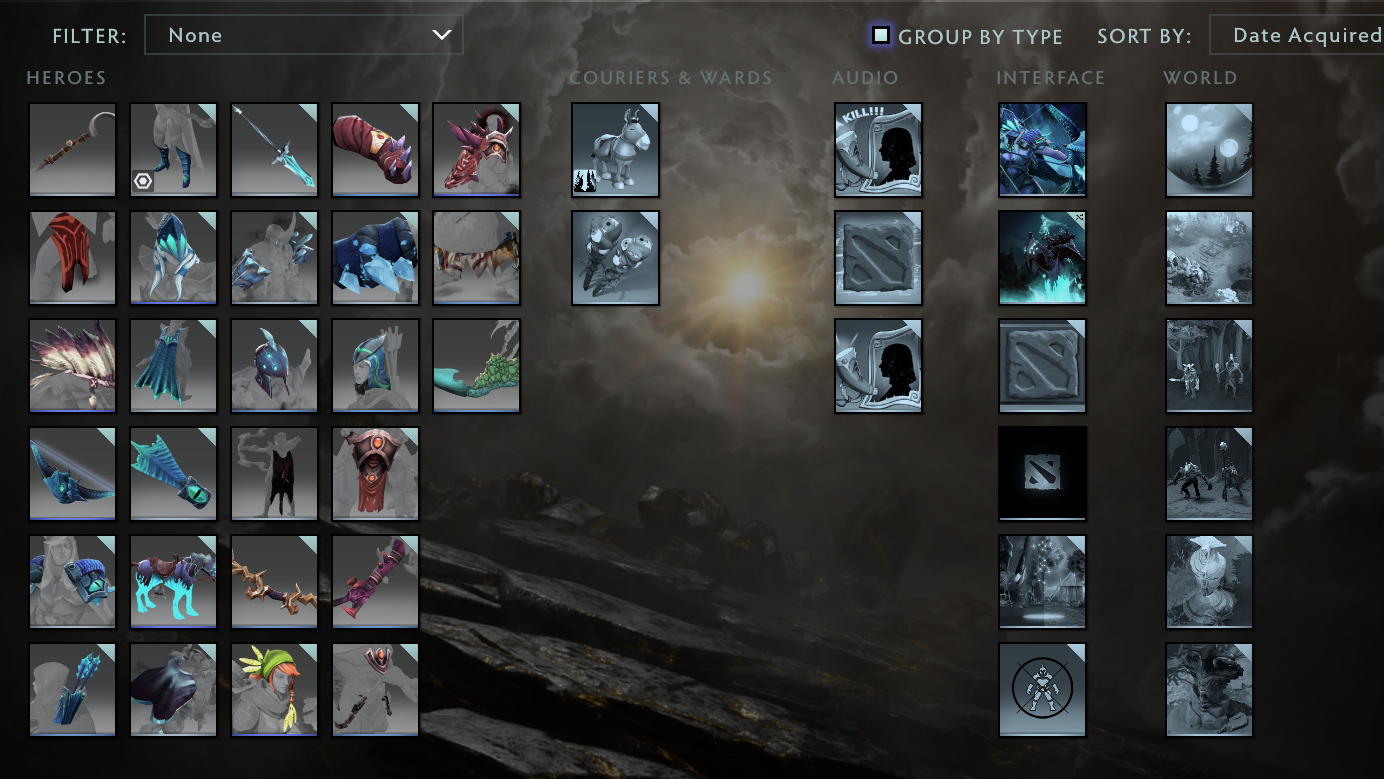Select the donkey courier item thumbnail

tap(616, 149)
